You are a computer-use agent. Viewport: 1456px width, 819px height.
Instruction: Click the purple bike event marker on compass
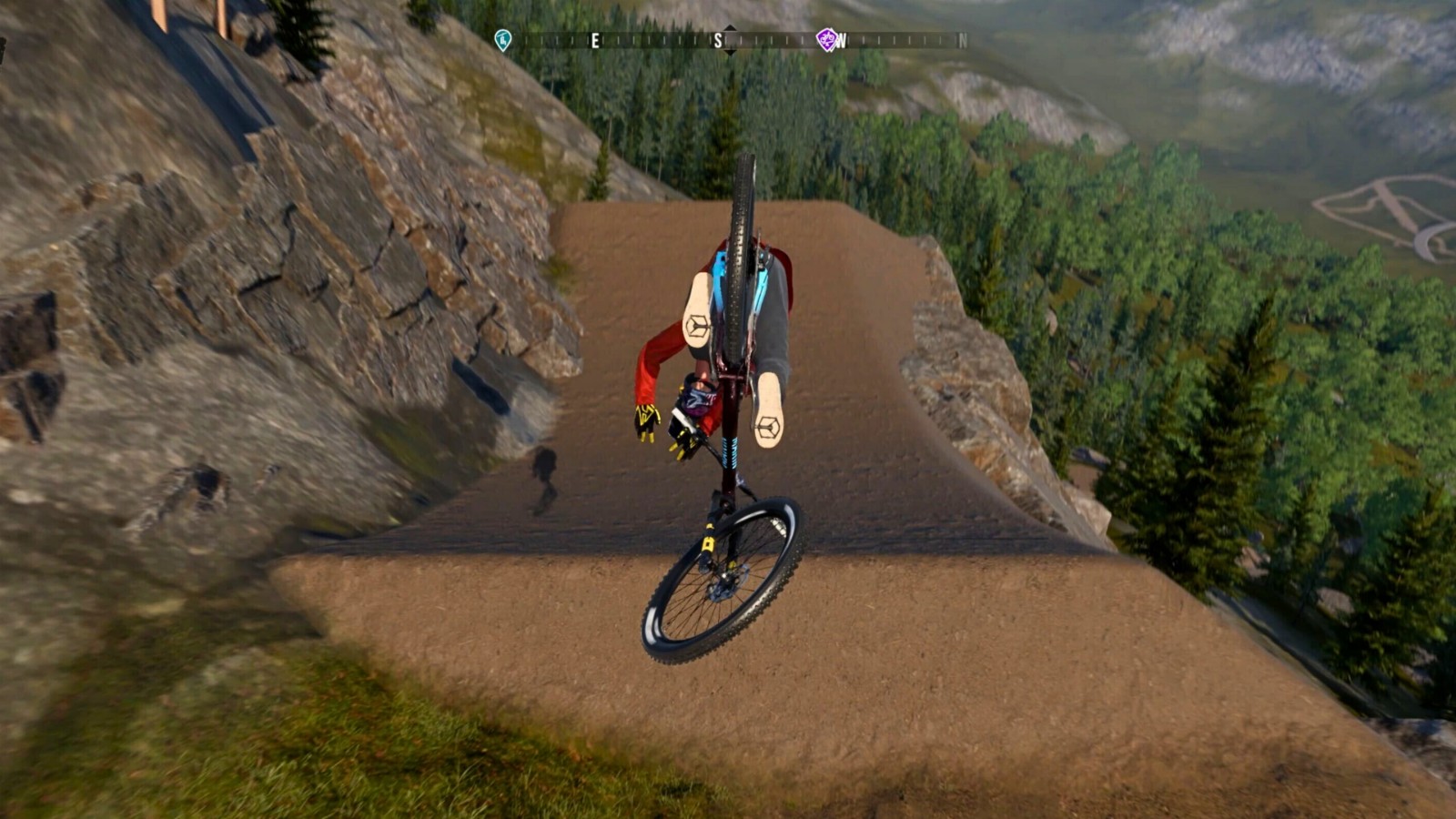826,39
